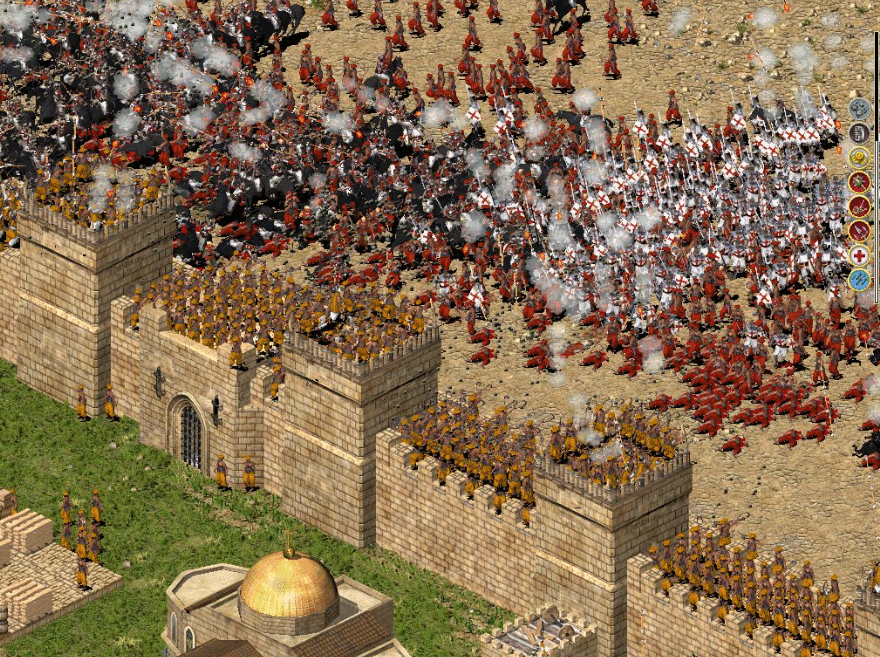Select the dark brown round icon
880x657 pixels.
(x=859, y=132)
